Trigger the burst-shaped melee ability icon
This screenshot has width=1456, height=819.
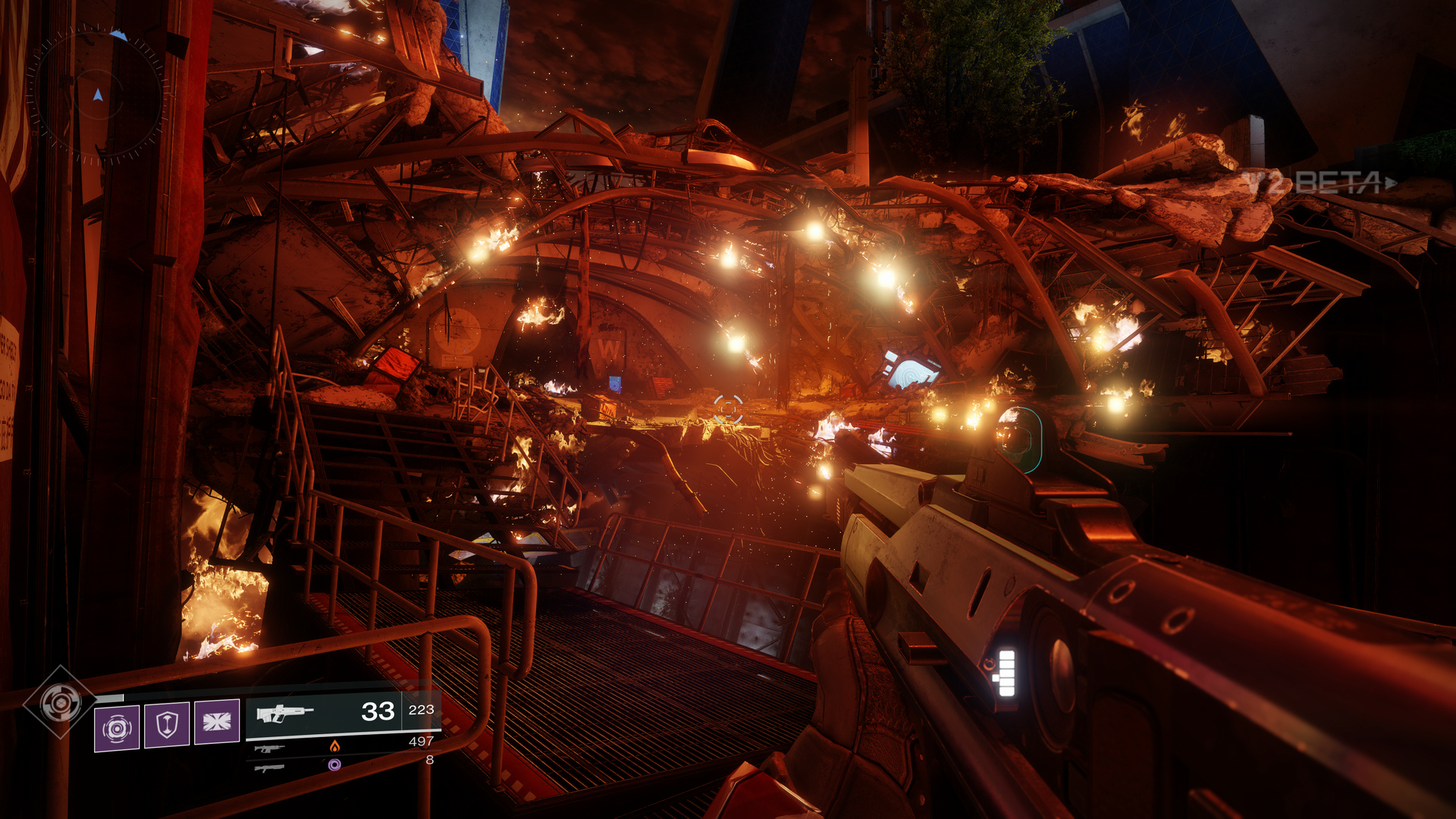217,721
